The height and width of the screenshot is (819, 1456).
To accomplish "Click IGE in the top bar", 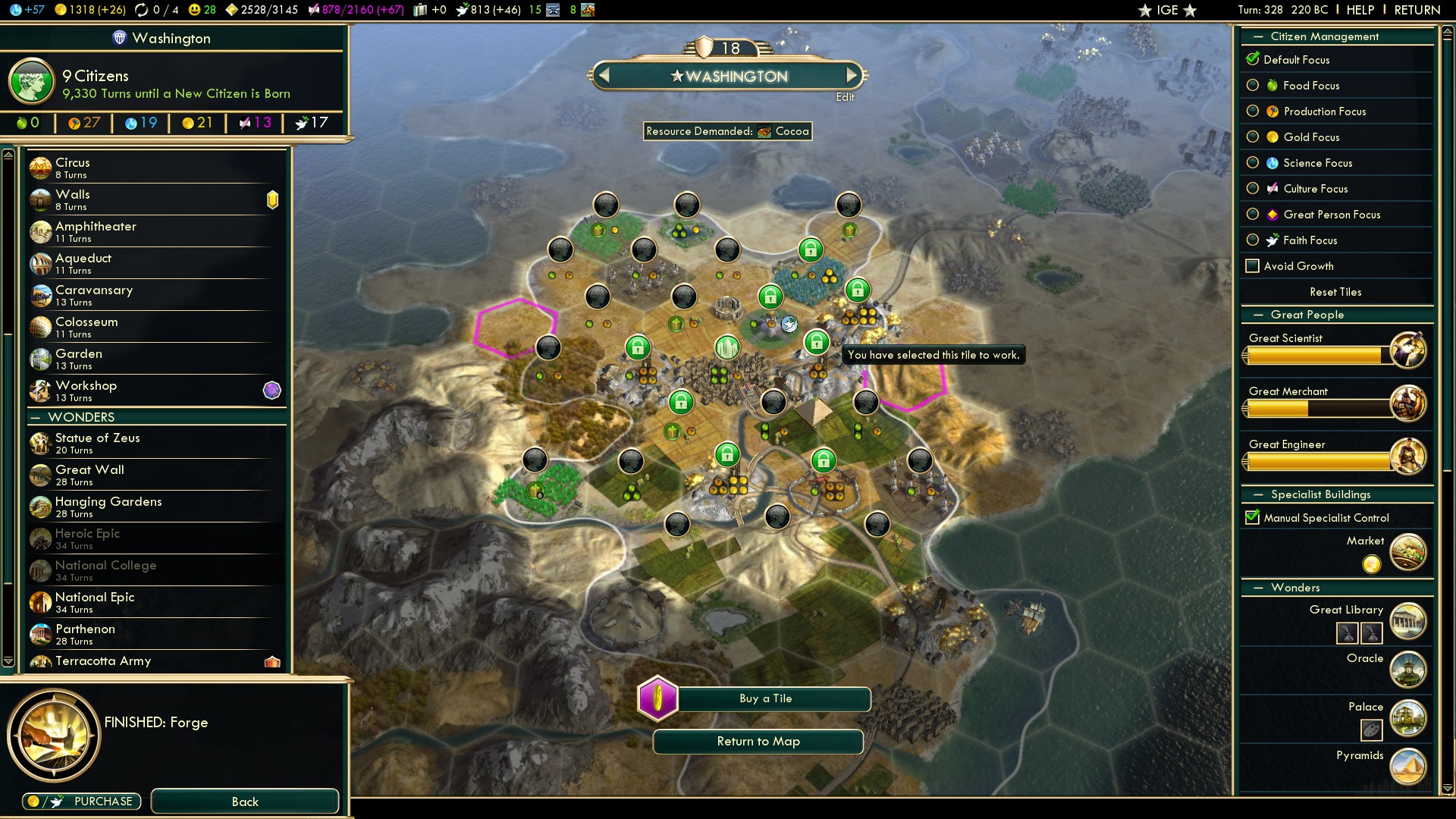I will tap(1166, 10).
